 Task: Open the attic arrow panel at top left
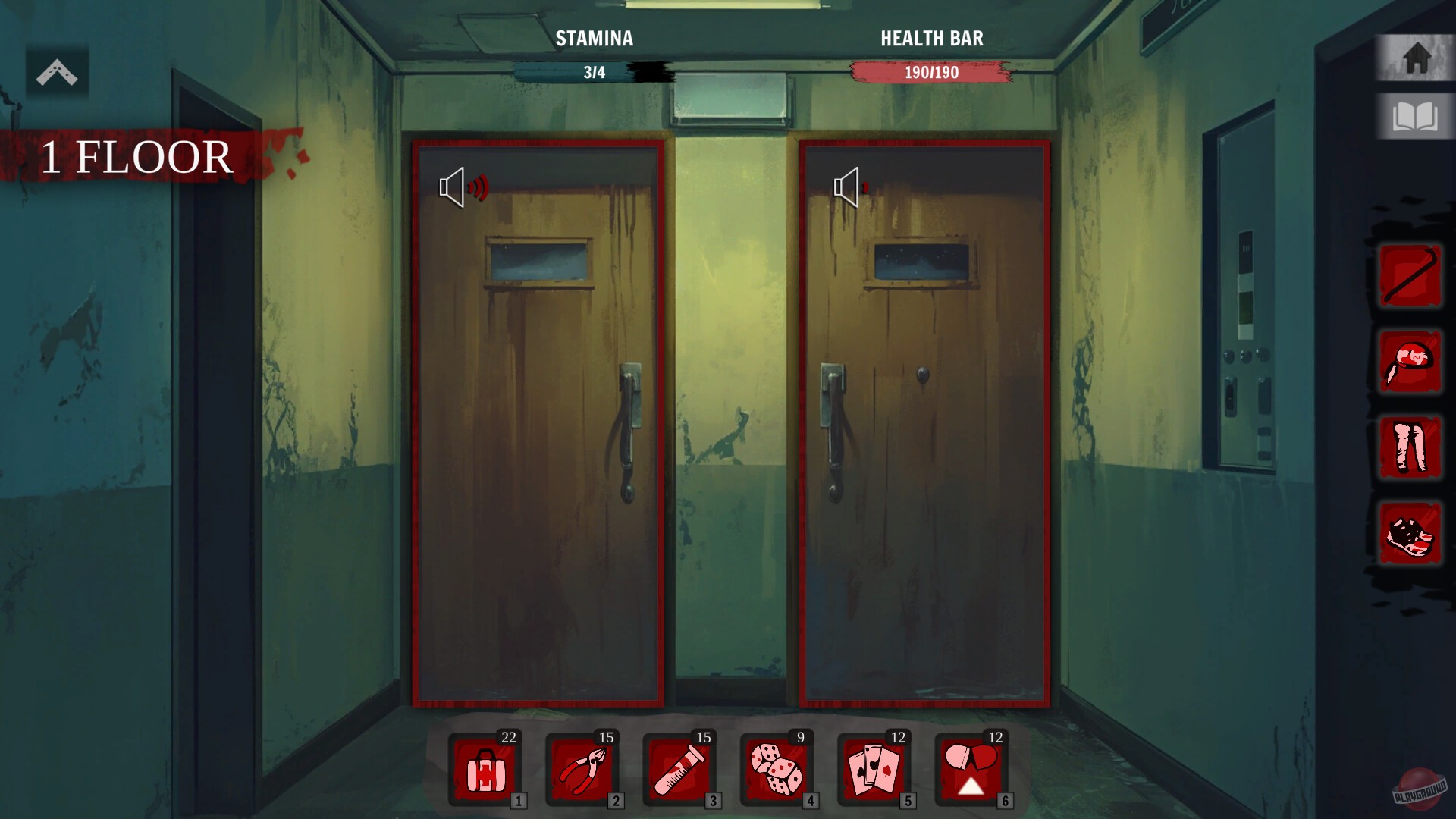pos(57,71)
